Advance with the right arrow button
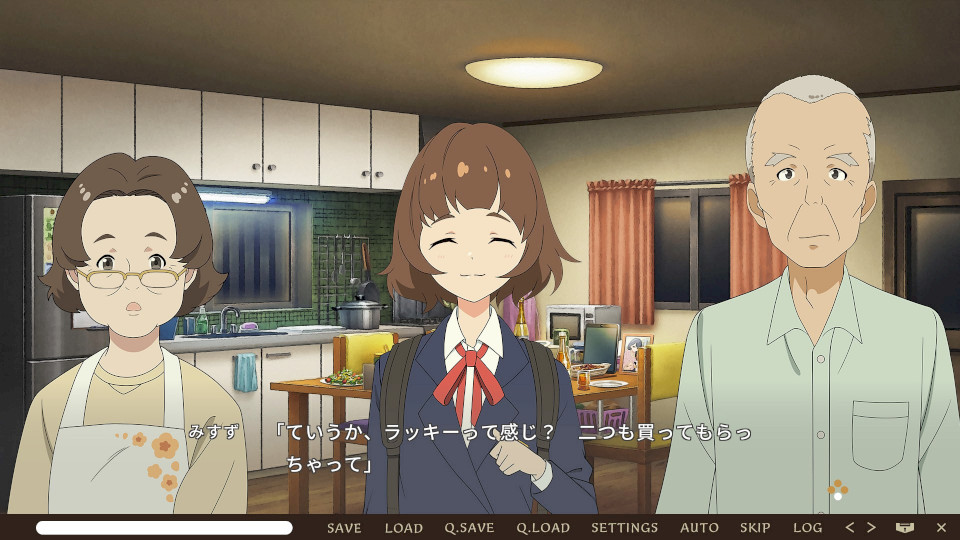Viewport: 960px width, 540px height. pos(871,528)
